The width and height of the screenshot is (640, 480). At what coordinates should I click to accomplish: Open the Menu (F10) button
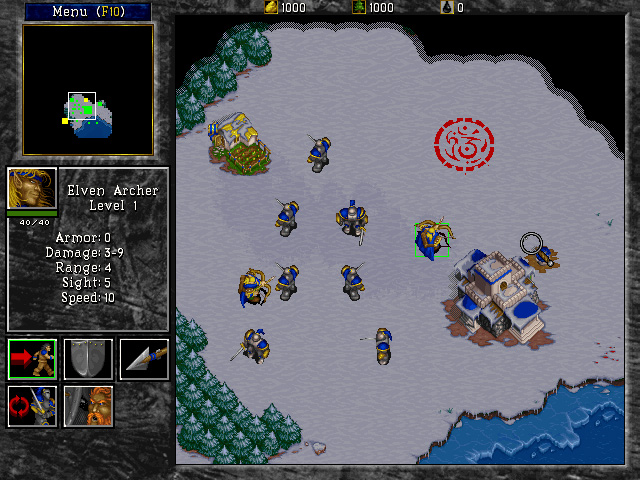[88, 11]
